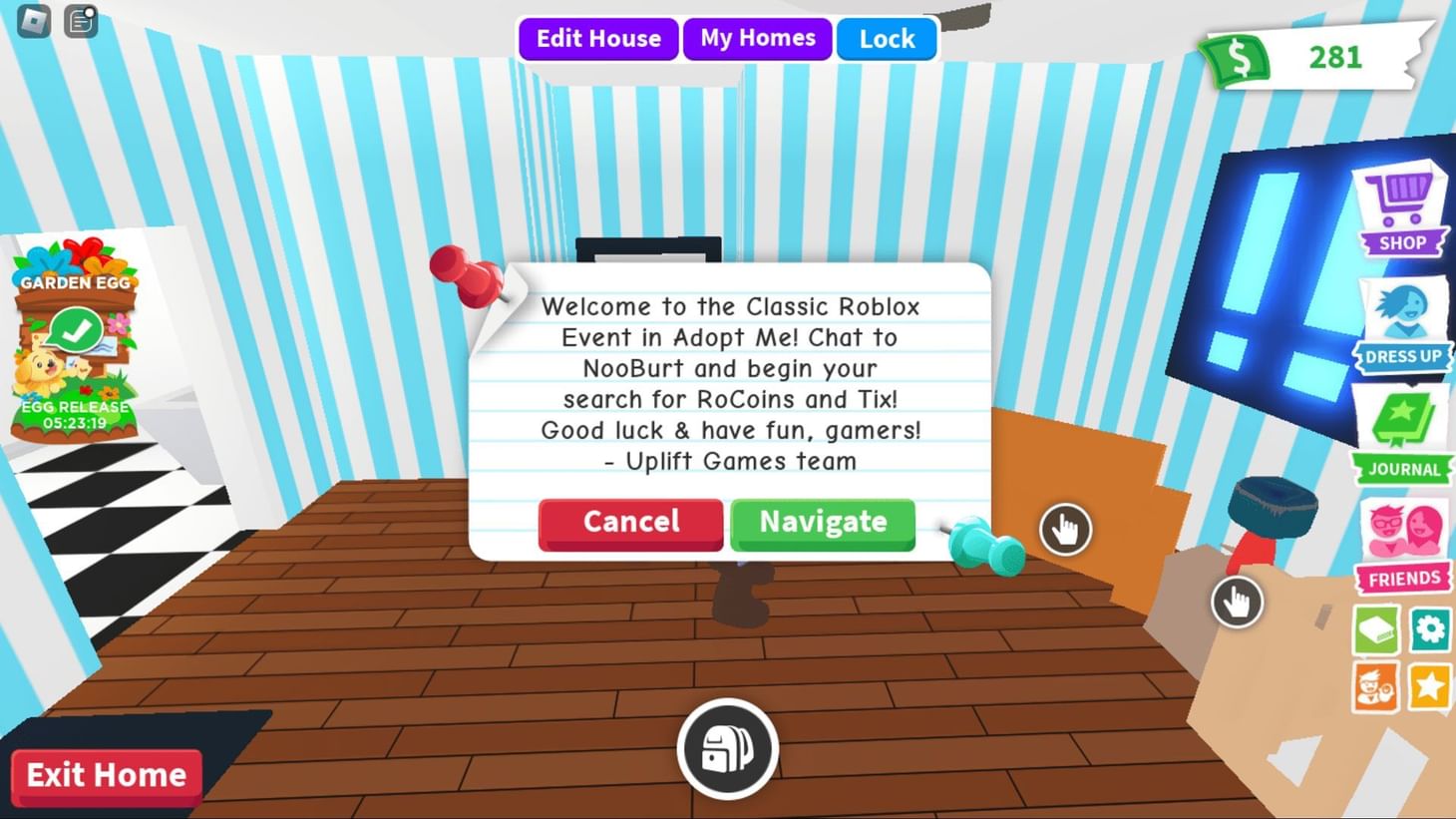Open the chat icon with notification dot
The image size is (1456, 819).
click(80, 22)
